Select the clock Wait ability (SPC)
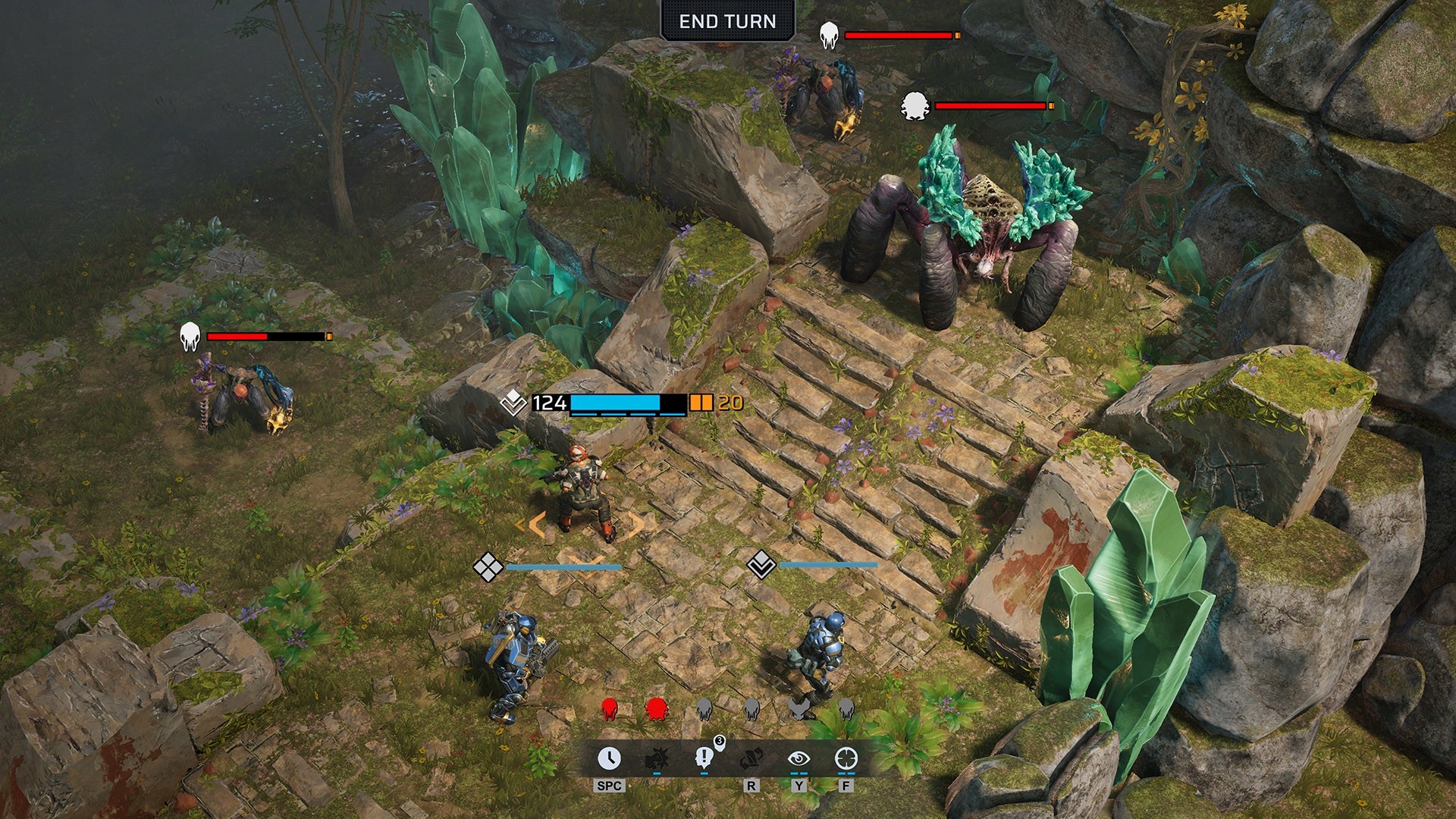 (610, 760)
